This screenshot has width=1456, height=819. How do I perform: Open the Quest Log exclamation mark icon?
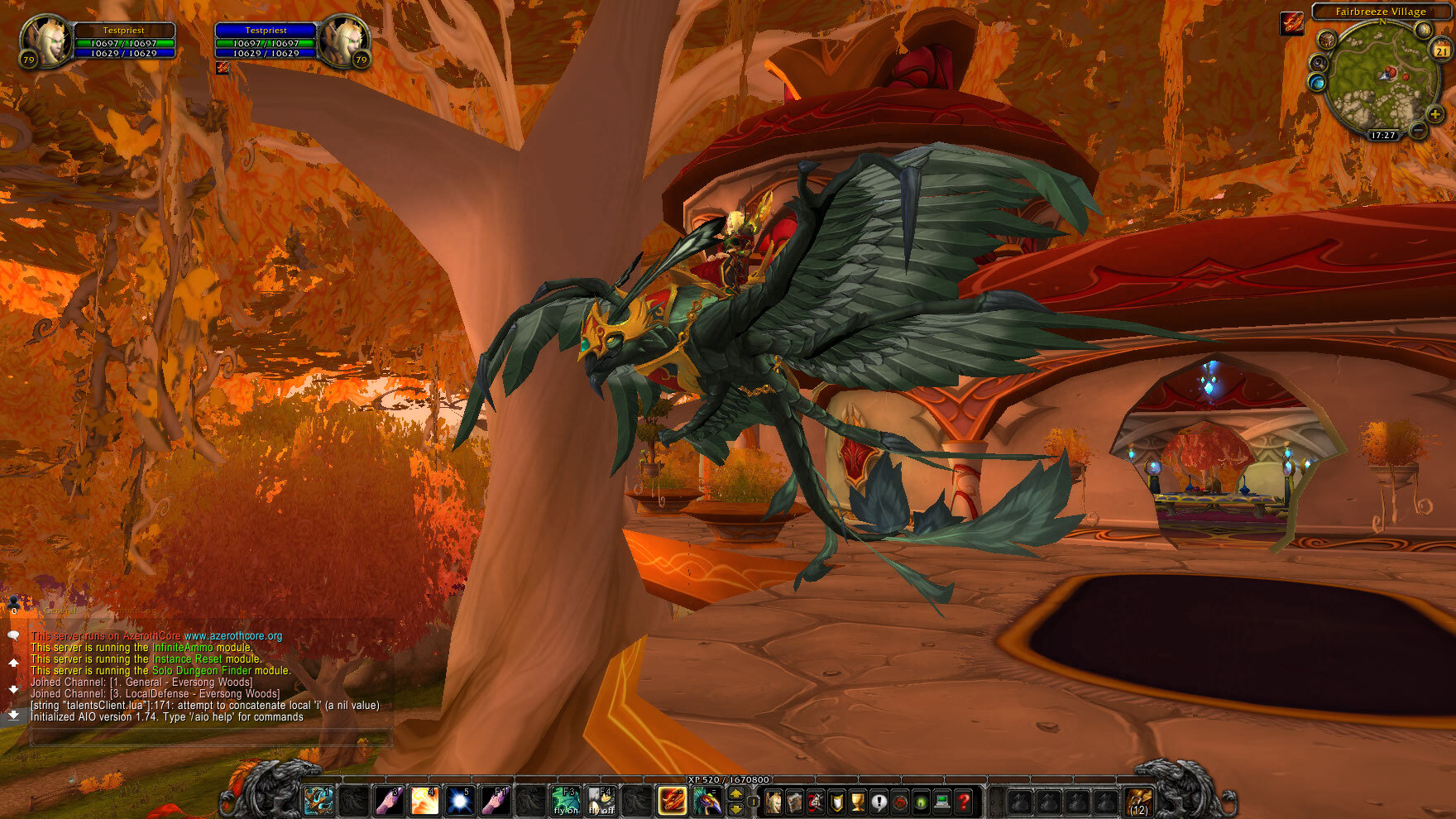click(x=879, y=801)
